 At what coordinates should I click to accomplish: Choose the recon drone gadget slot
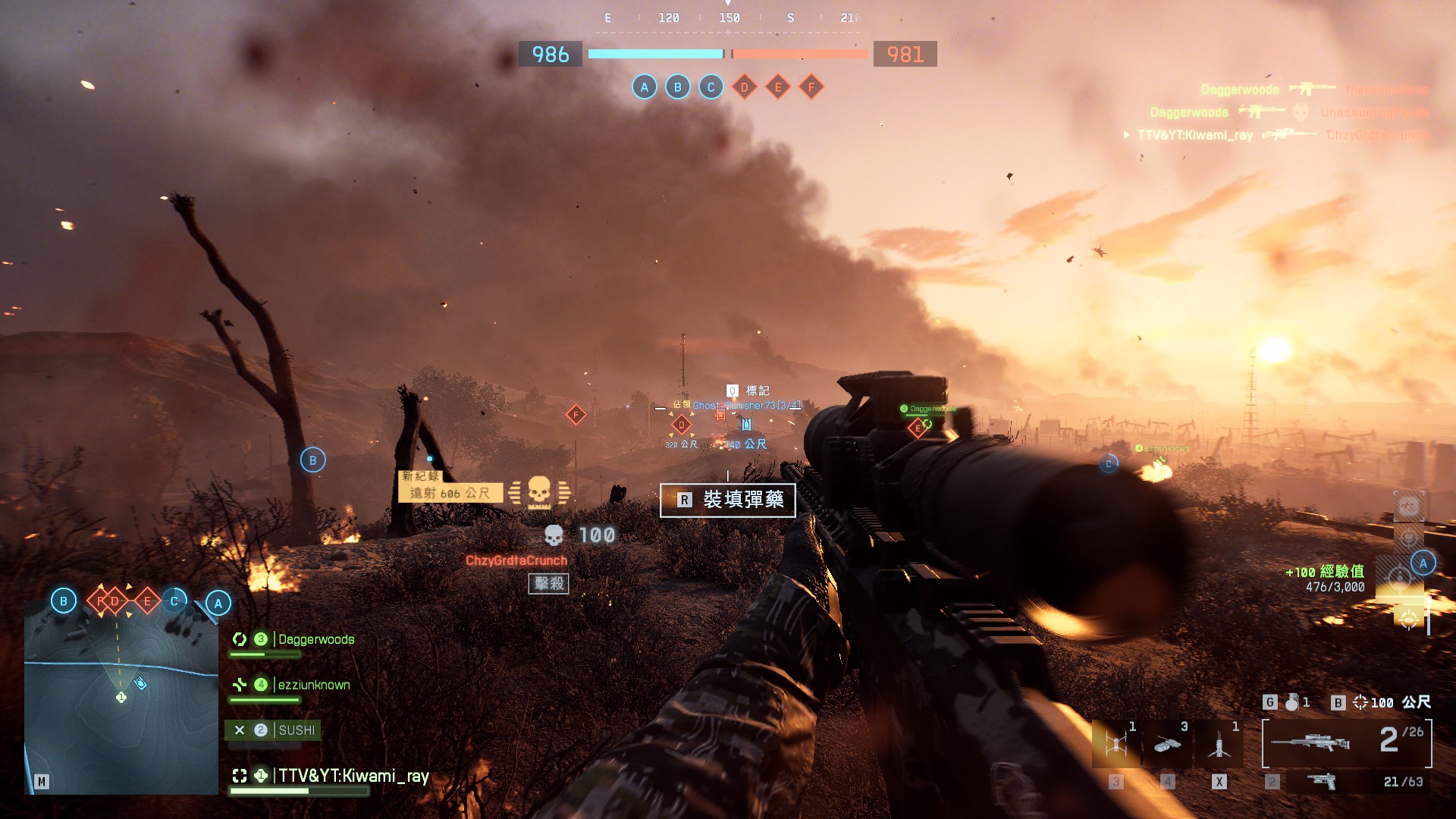tap(1116, 744)
